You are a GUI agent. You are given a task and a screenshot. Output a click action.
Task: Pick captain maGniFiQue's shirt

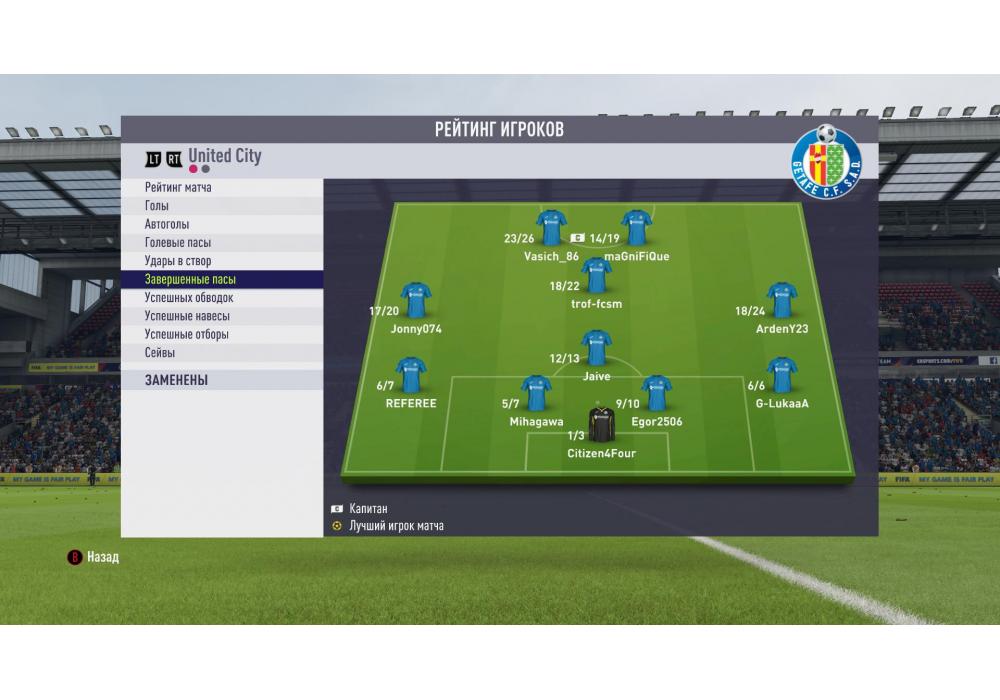coord(637,228)
